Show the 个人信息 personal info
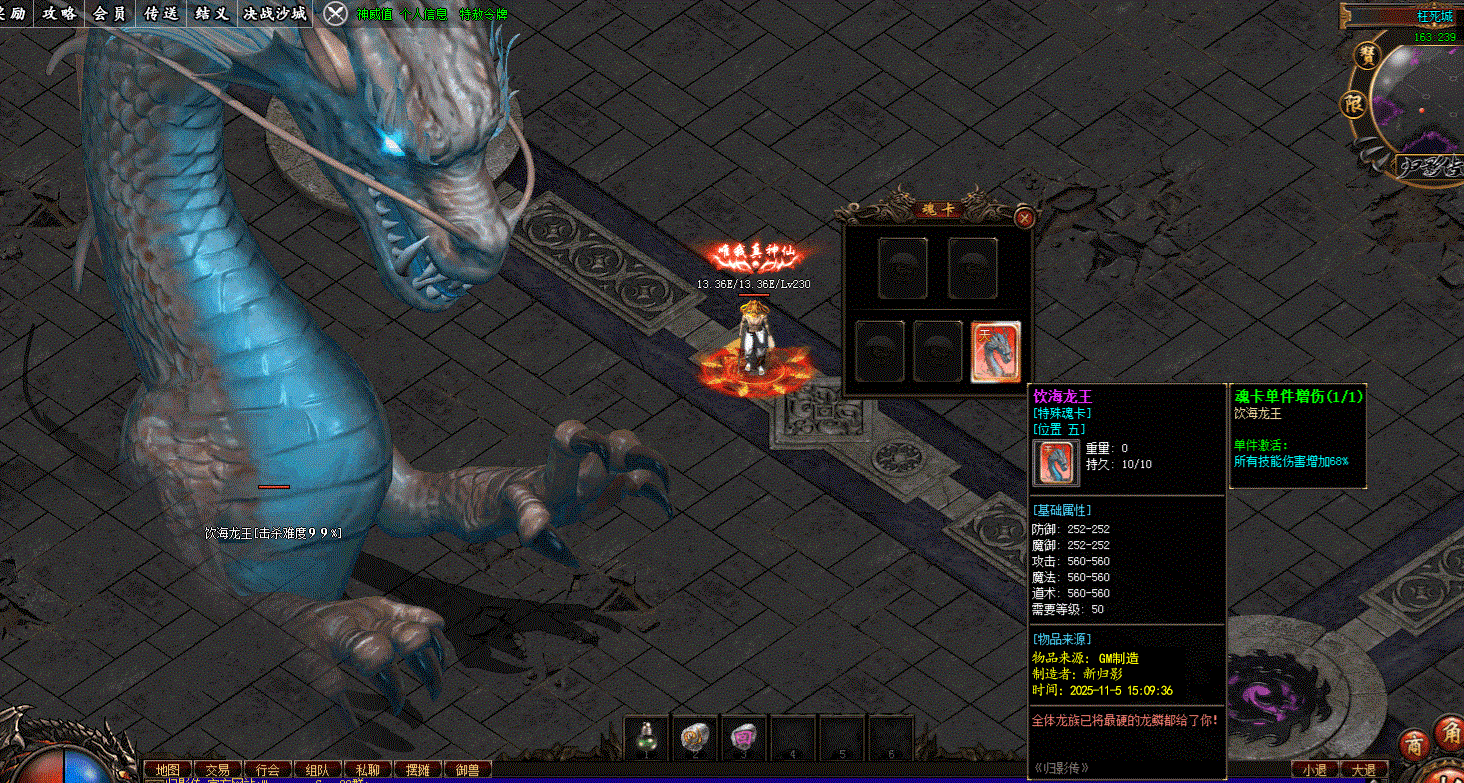Image resolution: width=1464 pixels, height=783 pixels. [x=423, y=14]
